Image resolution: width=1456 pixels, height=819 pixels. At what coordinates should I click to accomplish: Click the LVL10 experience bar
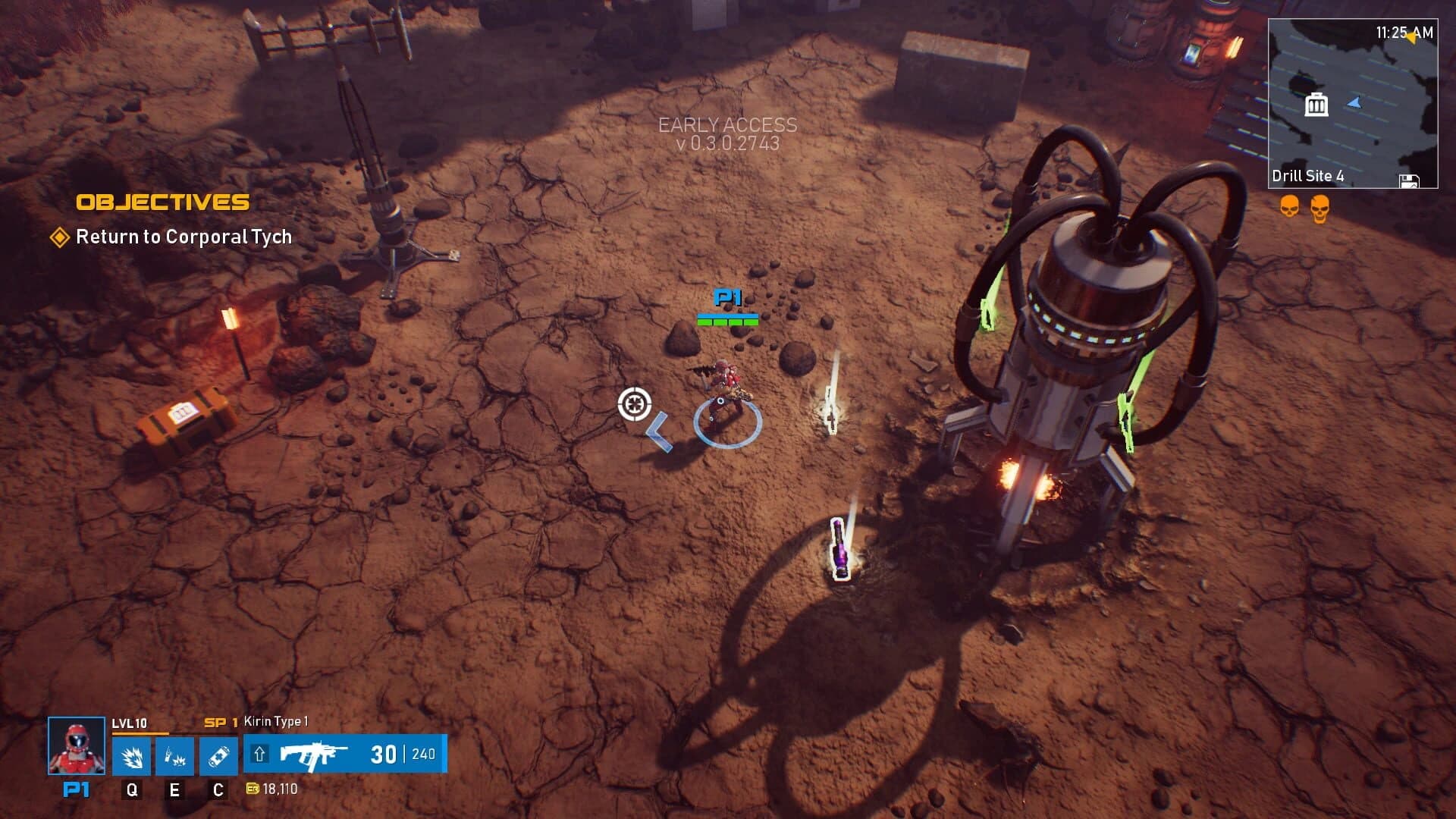140,733
